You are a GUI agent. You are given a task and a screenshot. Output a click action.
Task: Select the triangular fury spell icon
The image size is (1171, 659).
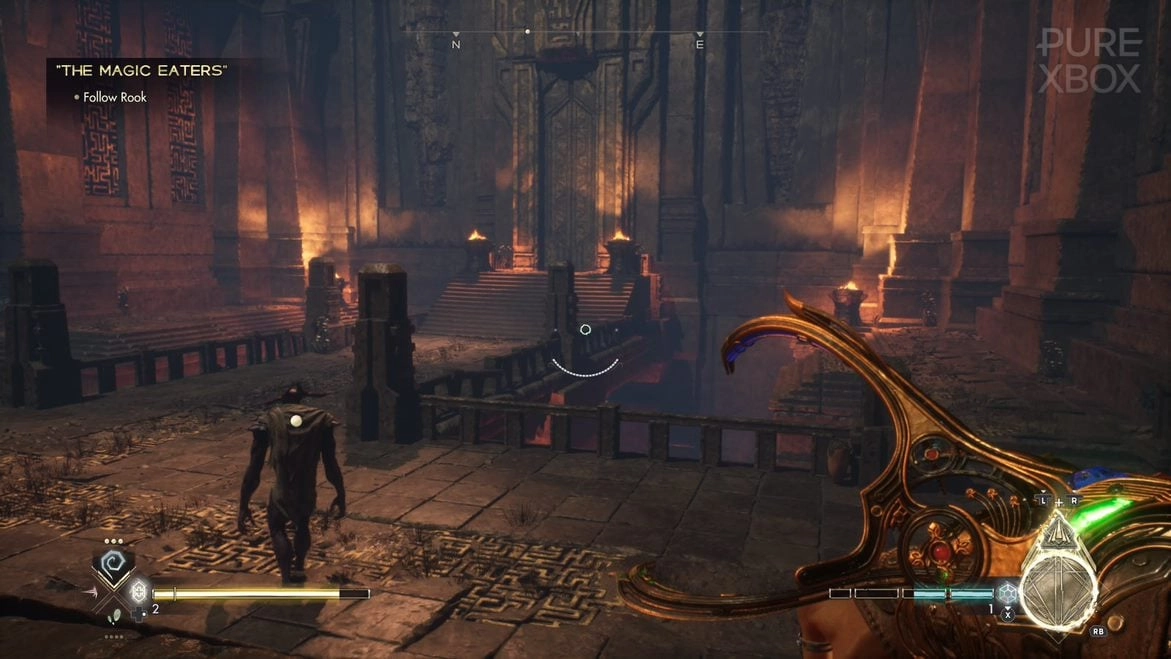(1061, 532)
